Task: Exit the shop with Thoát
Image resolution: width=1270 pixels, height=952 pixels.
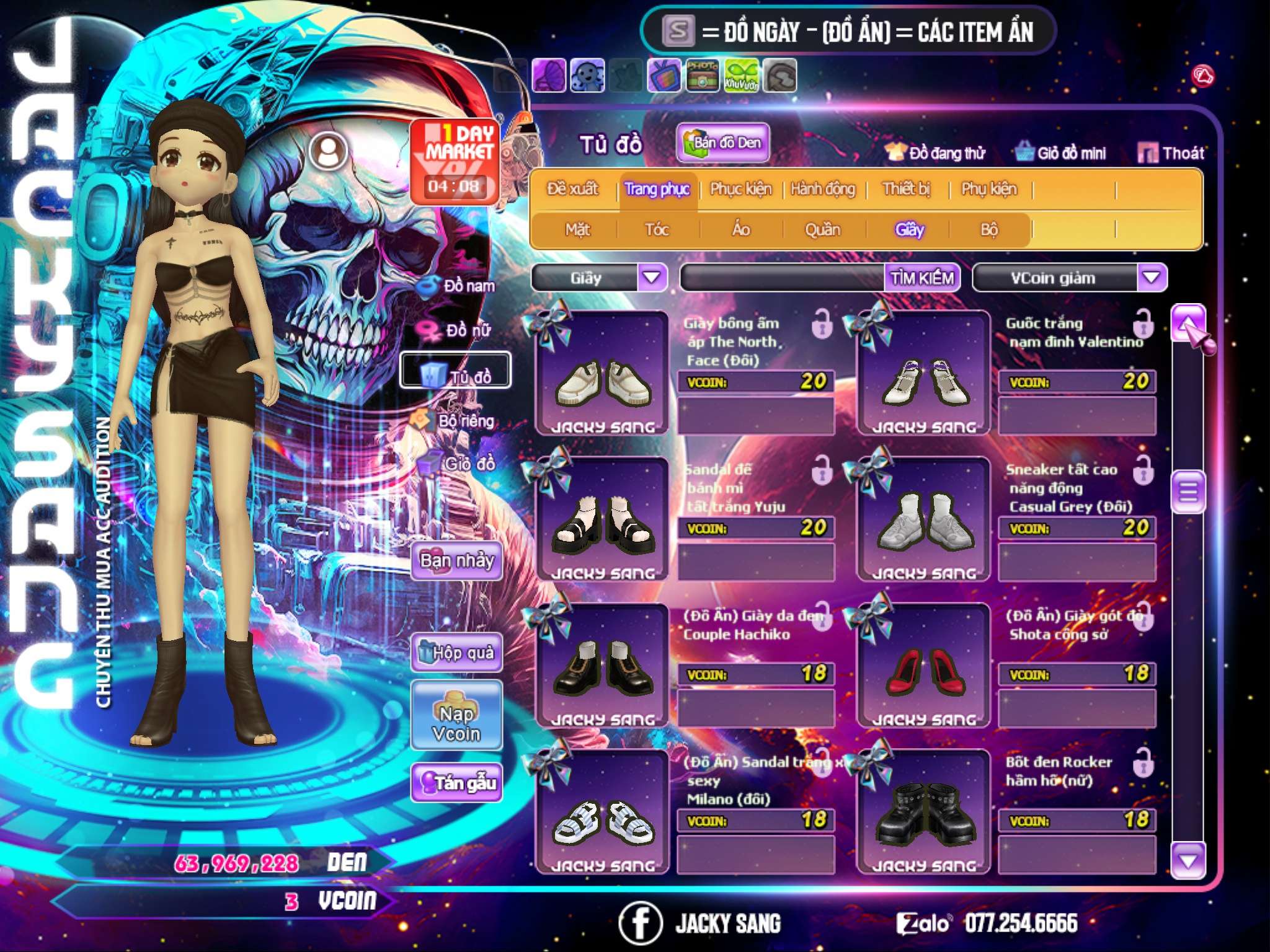Action: 1171,153
